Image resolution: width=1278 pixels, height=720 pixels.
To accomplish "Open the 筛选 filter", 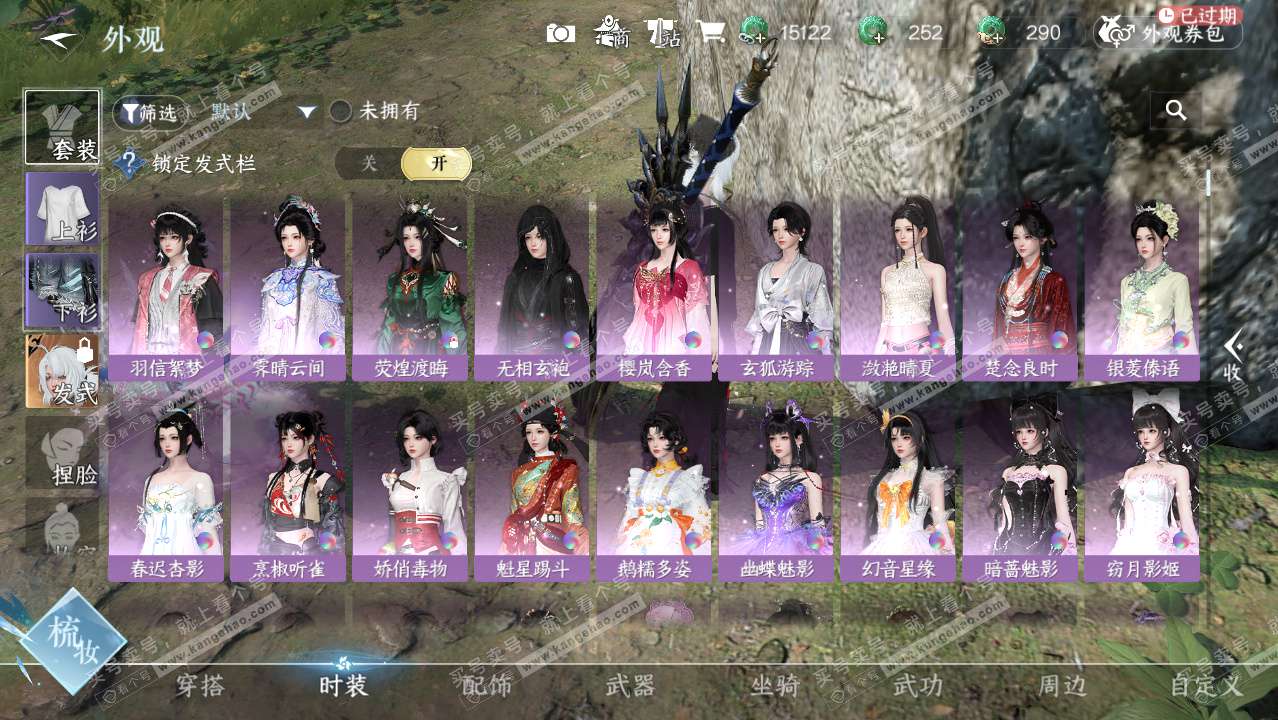I will [148, 112].
